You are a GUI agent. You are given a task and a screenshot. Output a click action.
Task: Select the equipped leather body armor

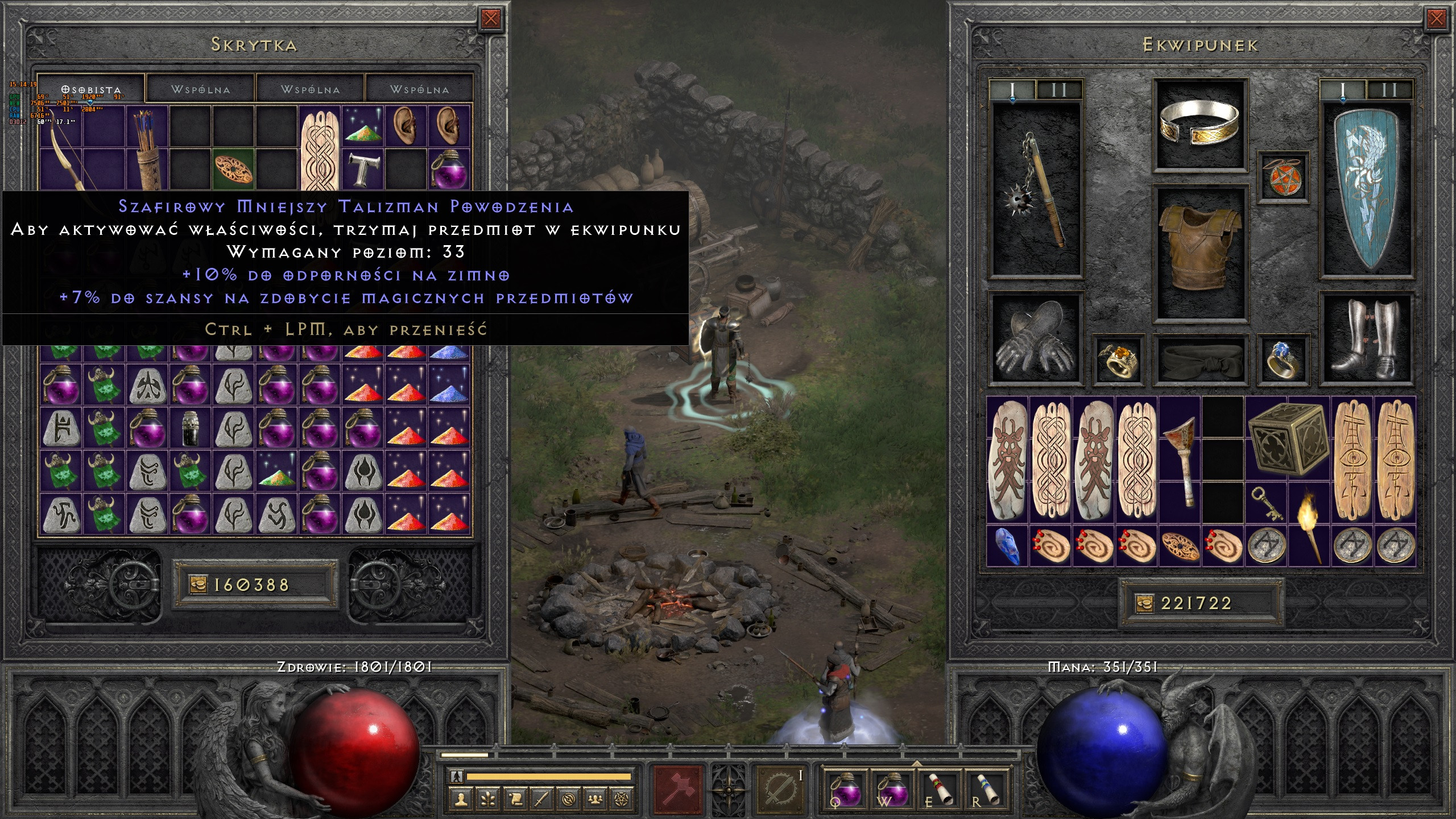click(1199, 253)
